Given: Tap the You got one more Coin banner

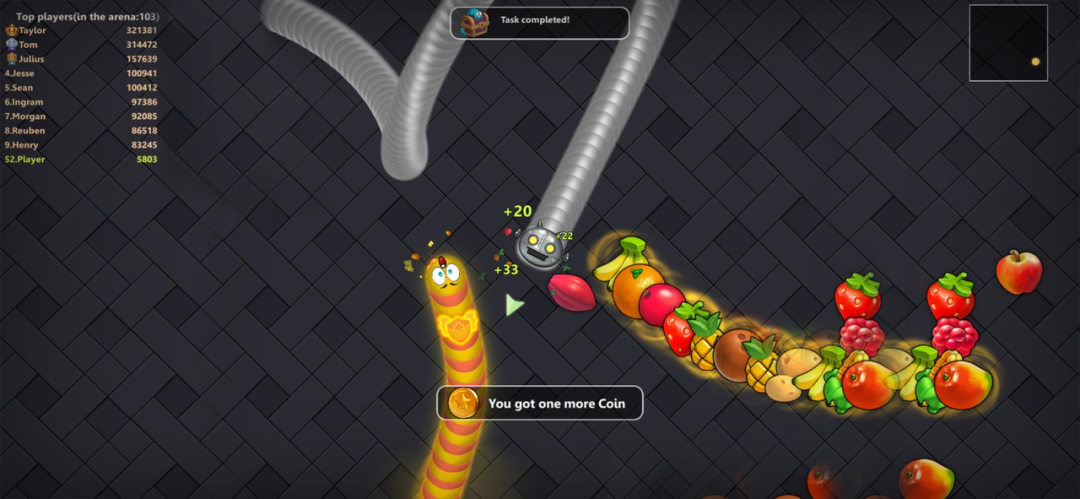Looking at the screenshot, I should (540, 403).
